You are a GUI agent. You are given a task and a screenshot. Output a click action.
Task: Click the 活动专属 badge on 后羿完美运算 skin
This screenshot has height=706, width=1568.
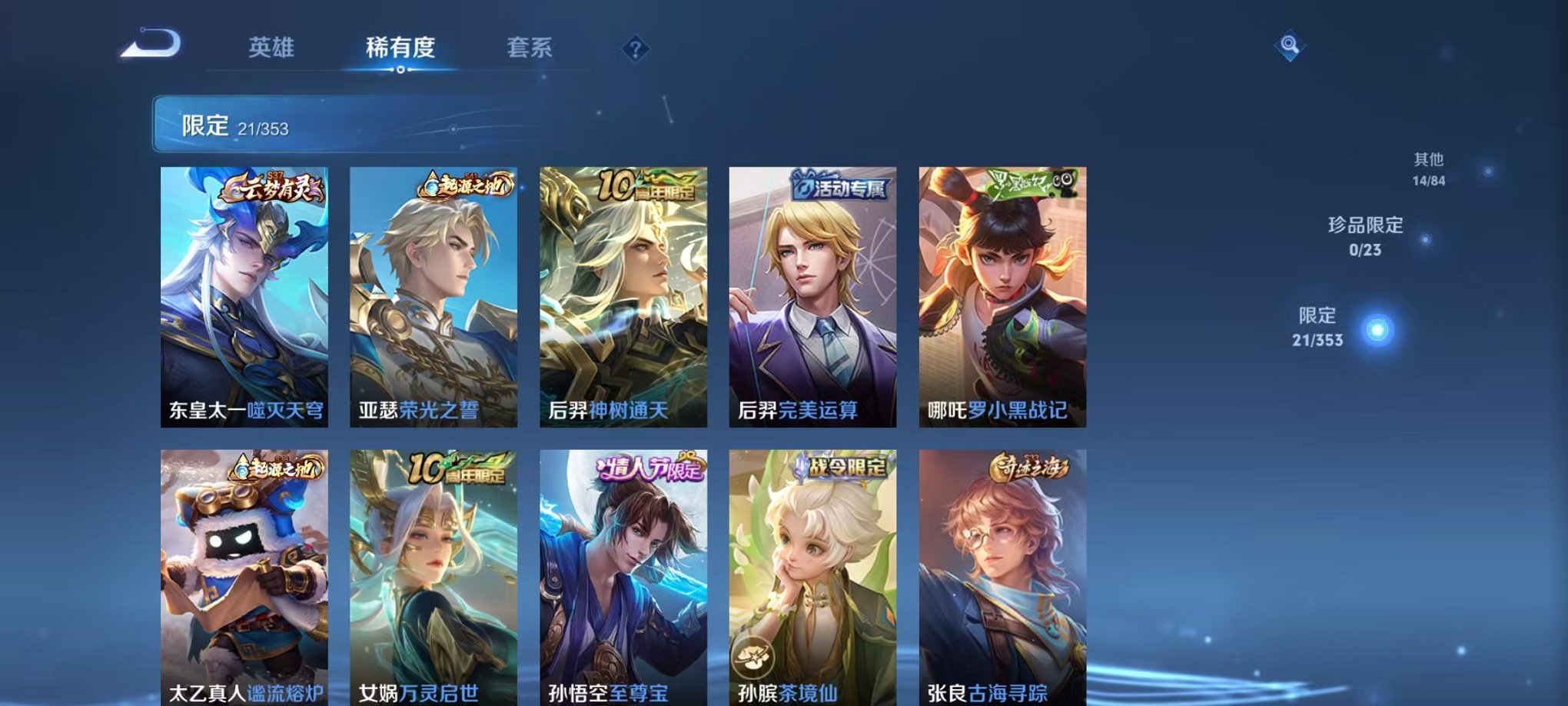(842, 185)
